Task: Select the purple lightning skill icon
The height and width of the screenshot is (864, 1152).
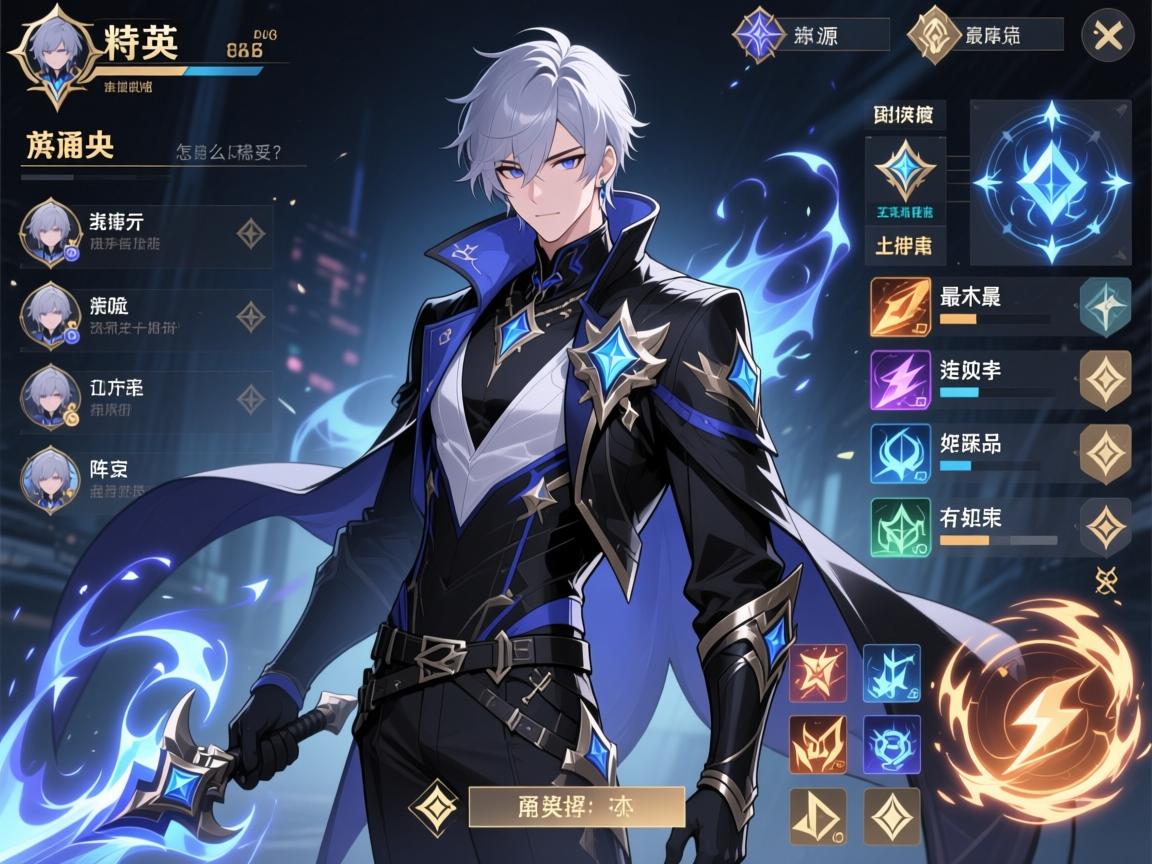Action: pyautogui.click(x=900, y=380)
